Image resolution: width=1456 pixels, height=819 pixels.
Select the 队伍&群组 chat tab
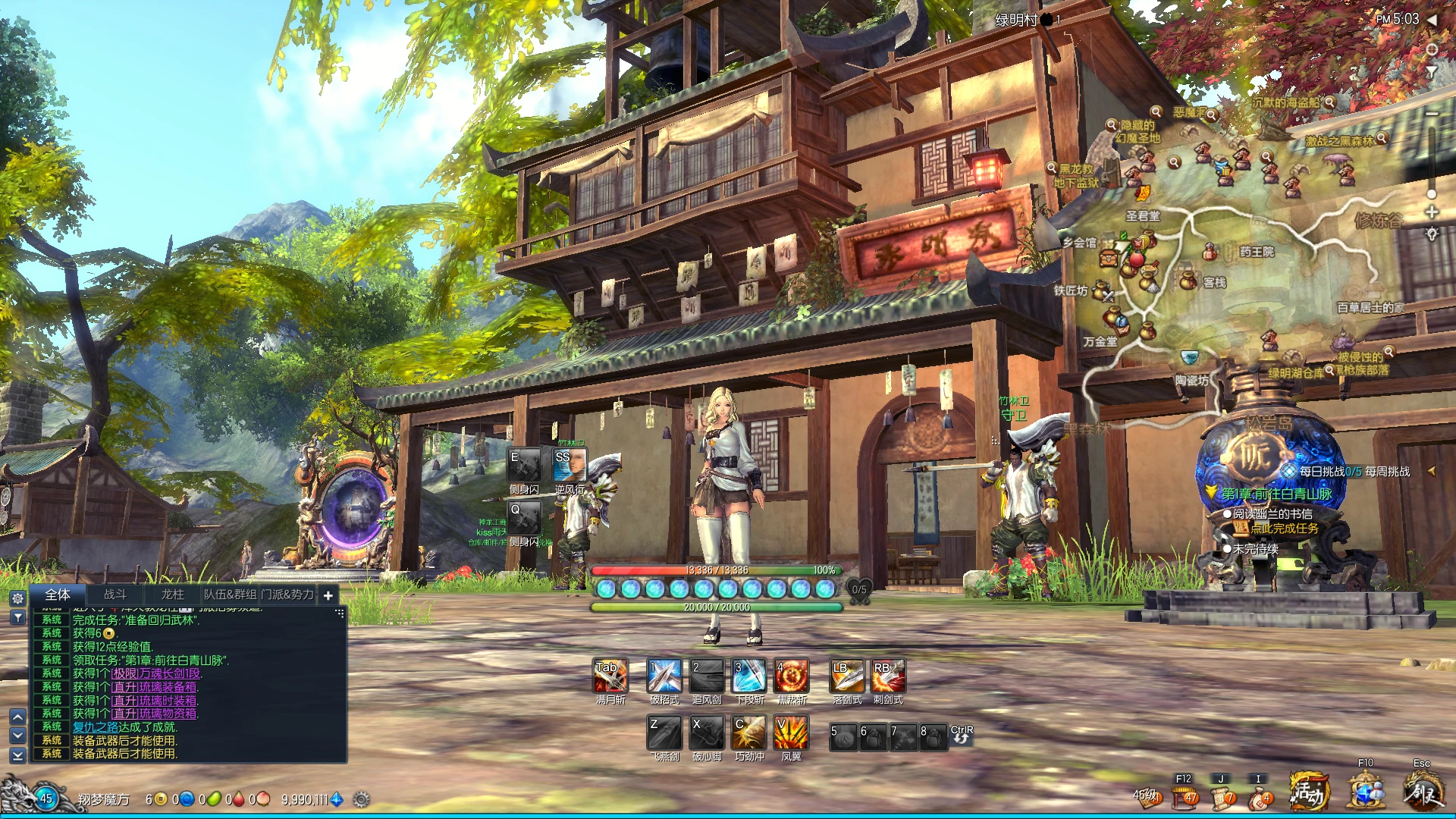tap(230, 595)
